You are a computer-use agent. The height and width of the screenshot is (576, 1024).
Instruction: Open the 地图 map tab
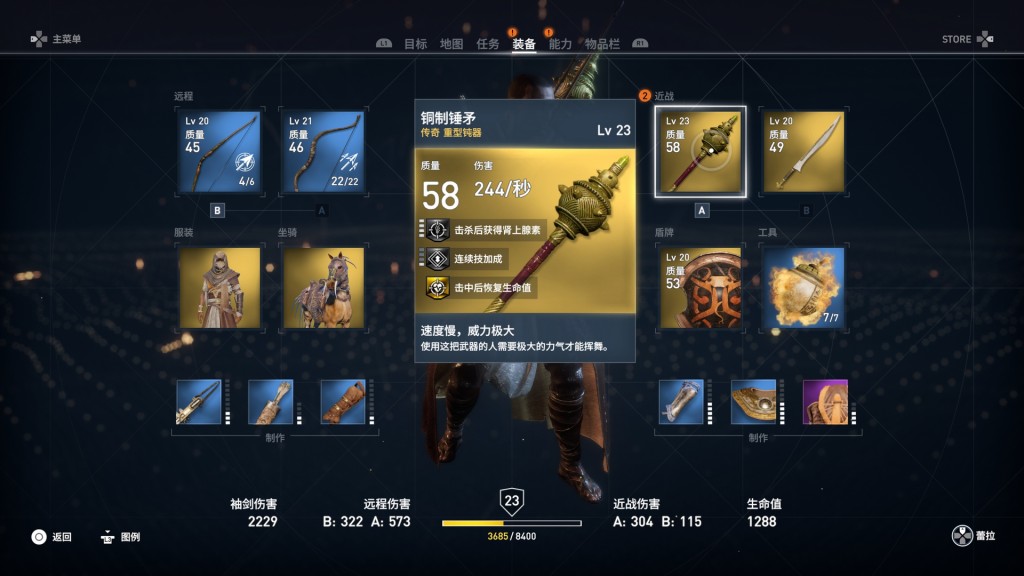point(451,44)
